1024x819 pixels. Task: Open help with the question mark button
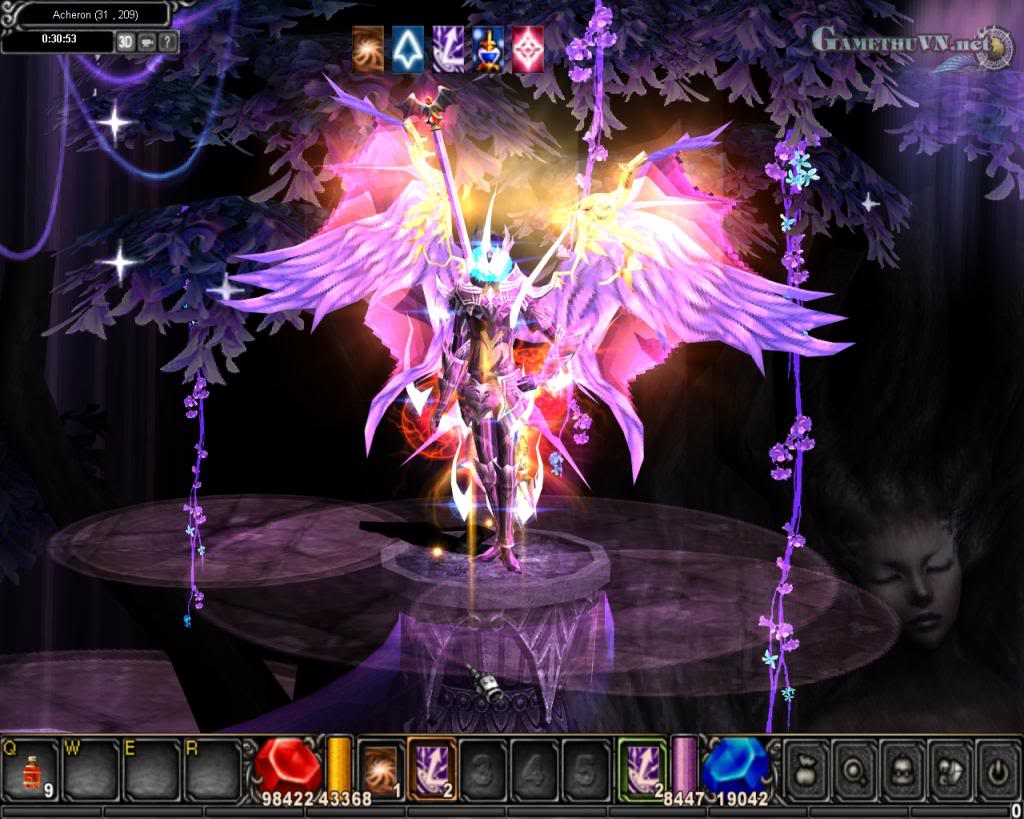[x=167, y=42]
